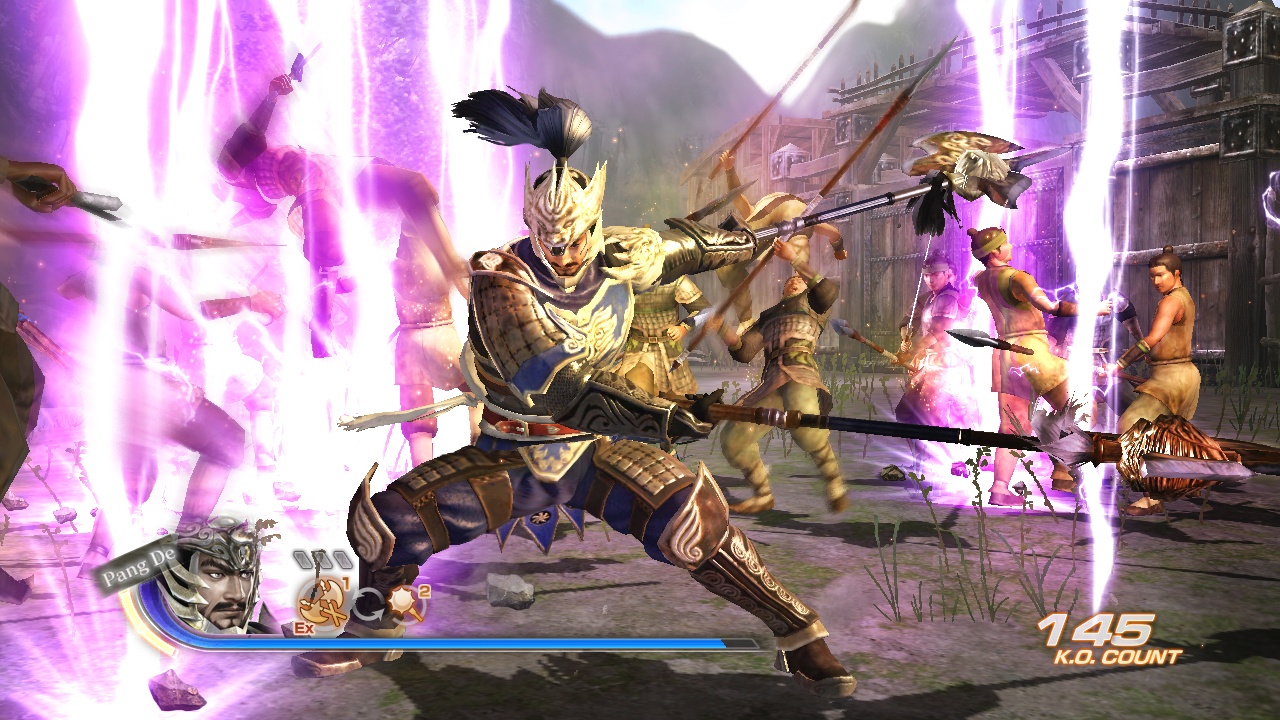
Task: Click the Pang De nameplate banner
Action: pos(141,565)
